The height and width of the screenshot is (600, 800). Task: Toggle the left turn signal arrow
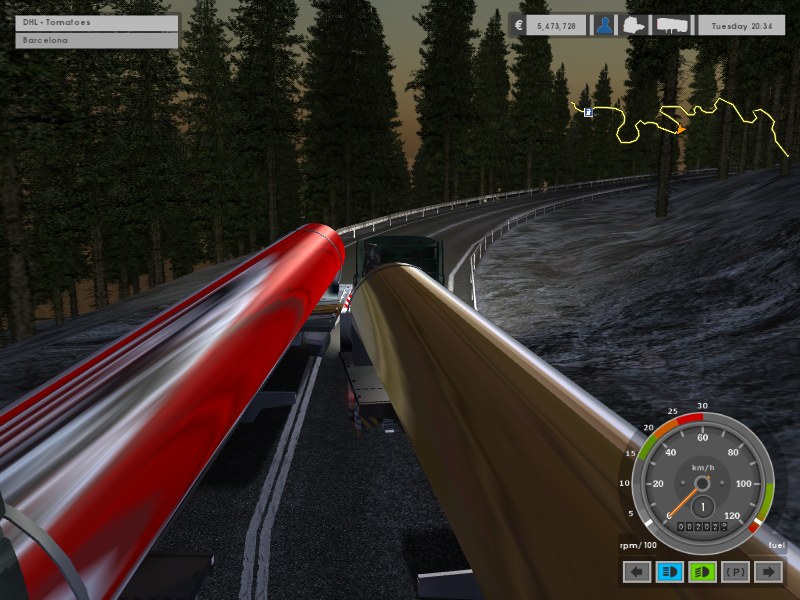pos(637,572)
